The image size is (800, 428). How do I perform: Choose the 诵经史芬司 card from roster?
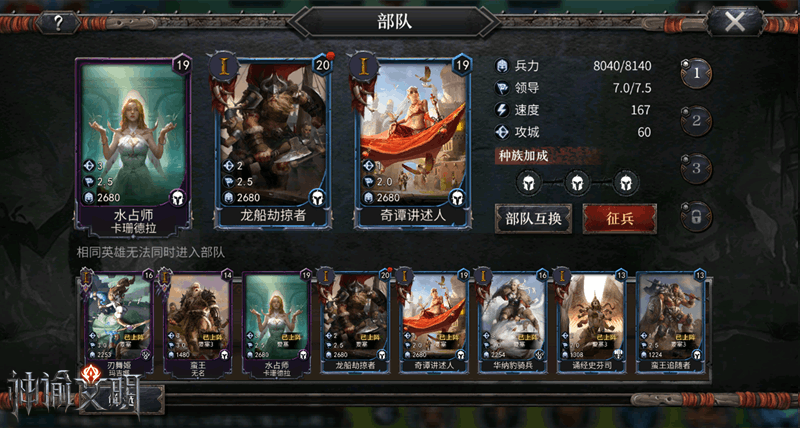tap(591, 319)
